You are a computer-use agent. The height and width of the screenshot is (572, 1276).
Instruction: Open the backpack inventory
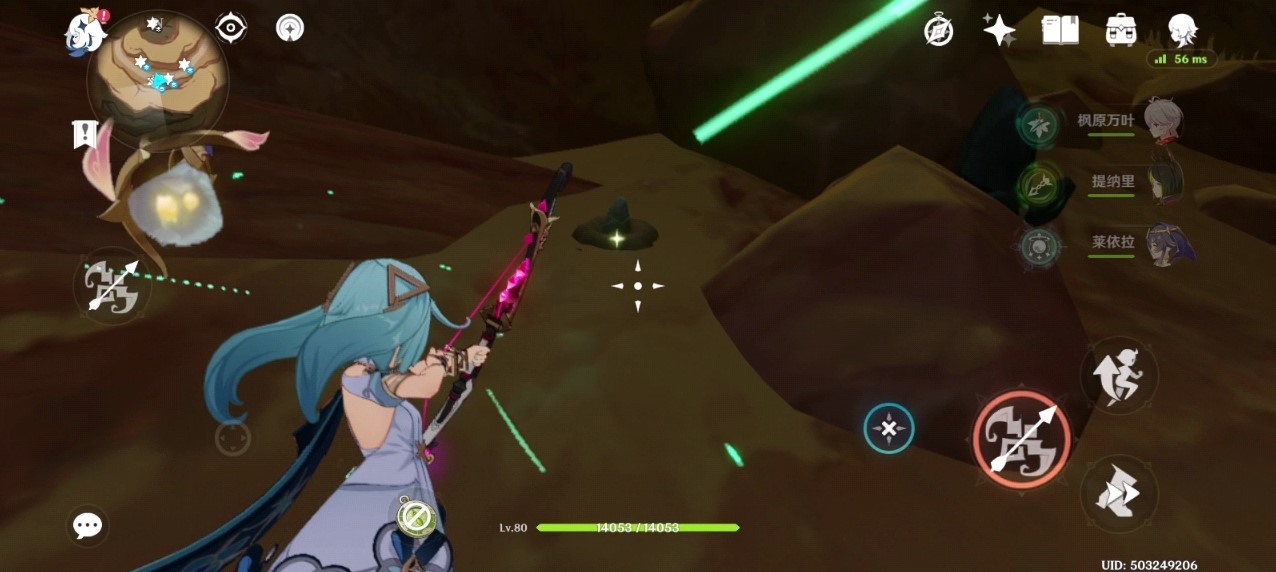click(x=1121, y=30)
